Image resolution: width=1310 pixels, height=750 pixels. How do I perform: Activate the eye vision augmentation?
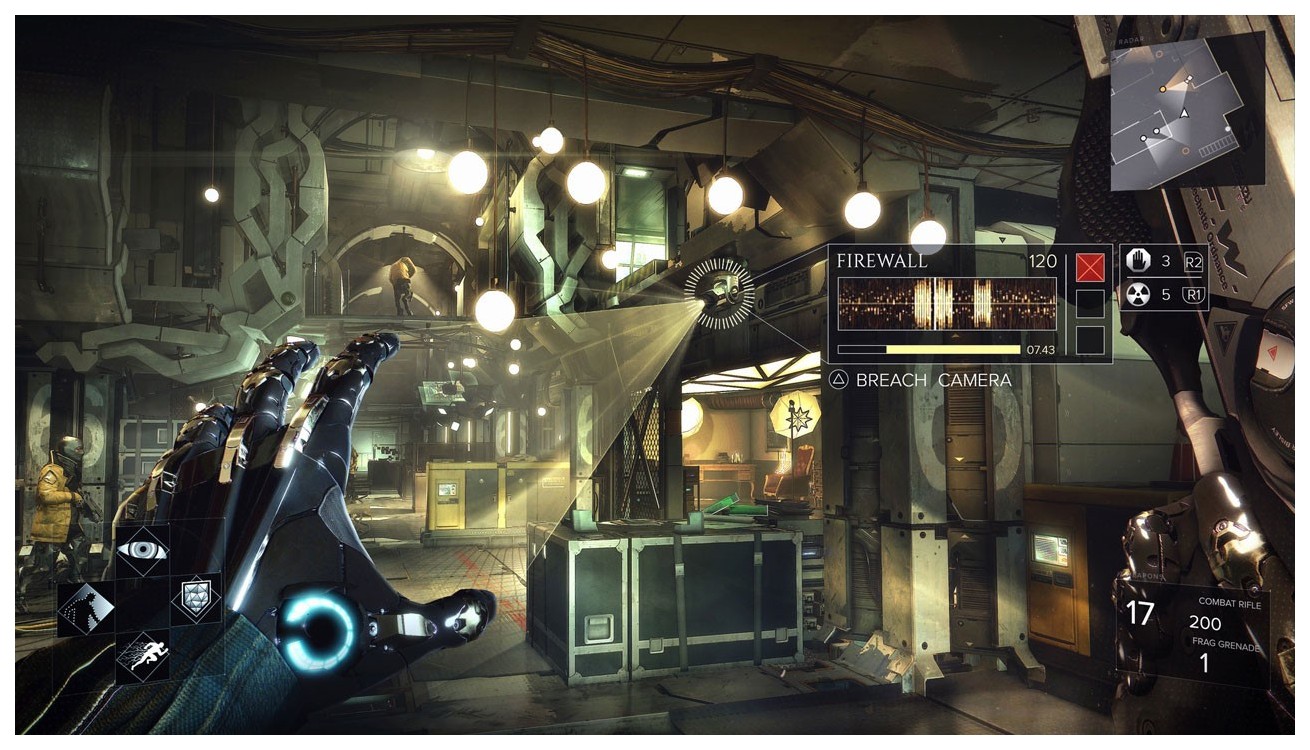click(142, 550)
